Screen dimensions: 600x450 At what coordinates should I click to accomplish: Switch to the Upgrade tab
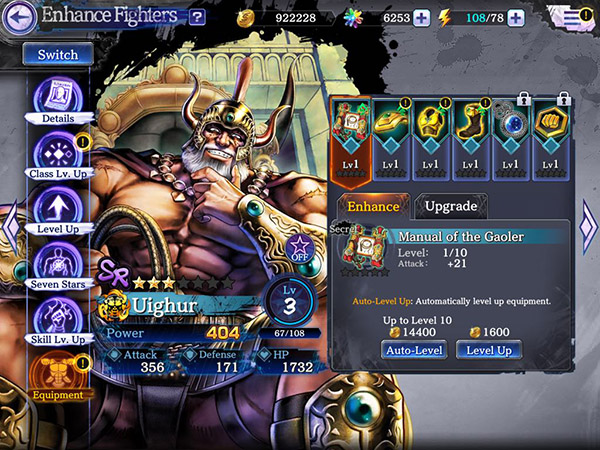pyautogui.click(x=451, y=206)
